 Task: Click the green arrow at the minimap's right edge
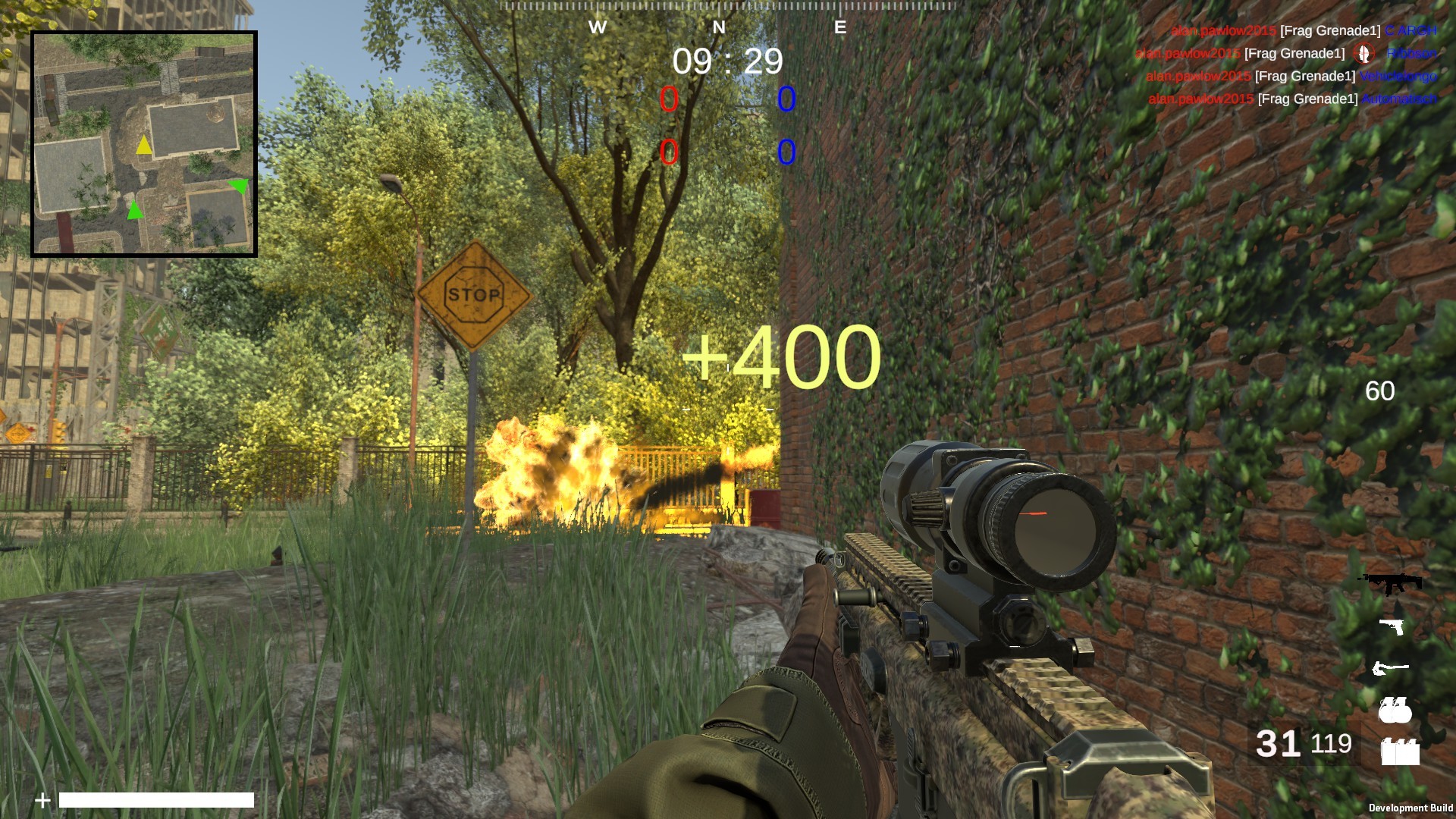pyautogui.click(x=240, y=185)
